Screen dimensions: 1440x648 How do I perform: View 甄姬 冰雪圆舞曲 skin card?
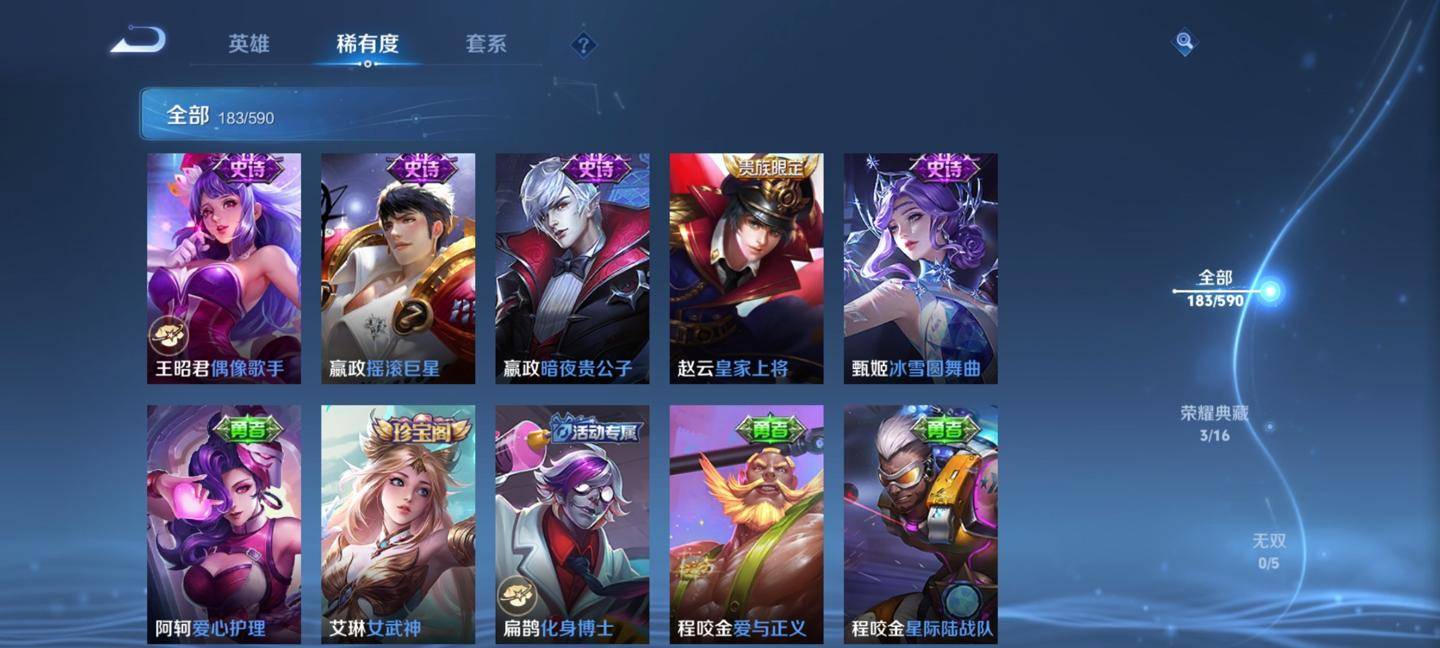pyautogui.click(x=920, y=268)
